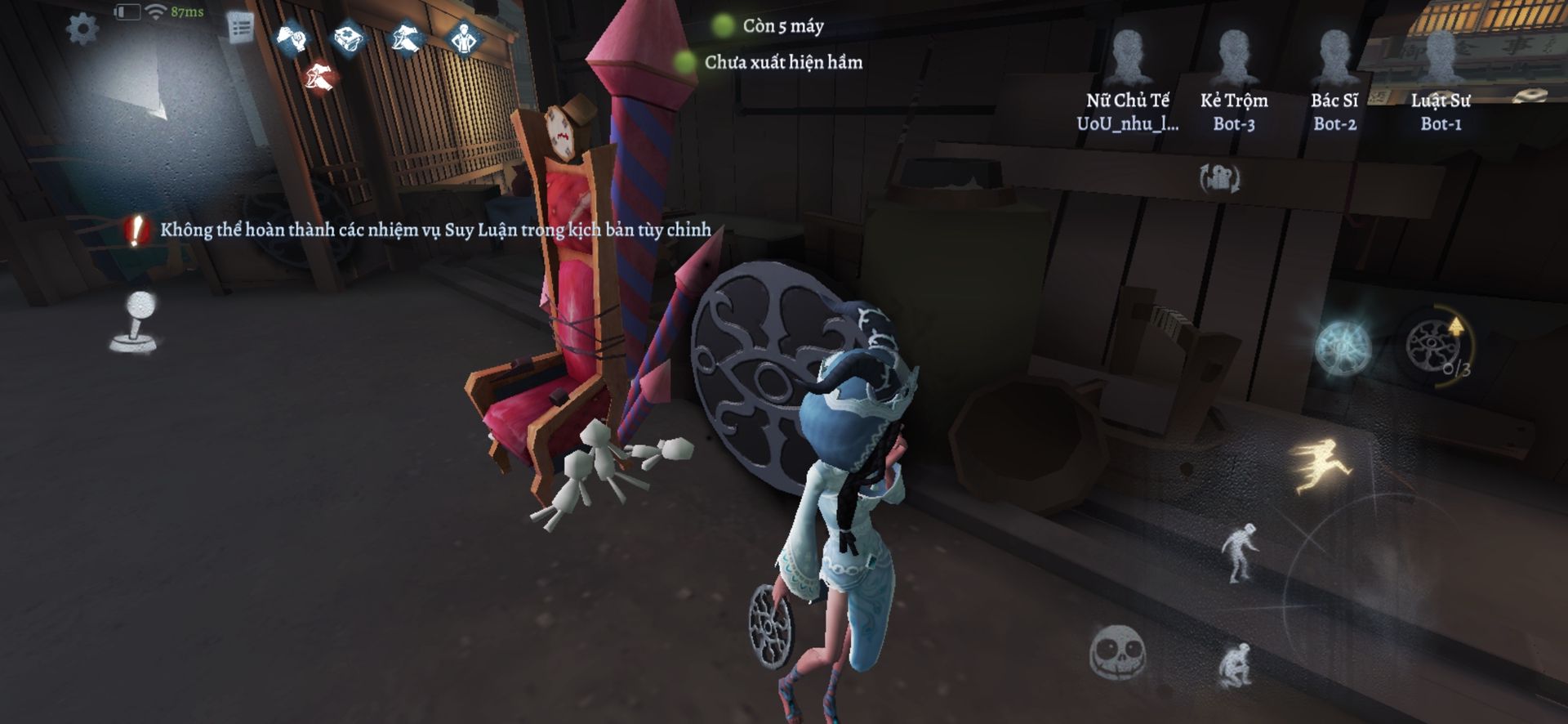The height and width of the screenshot is (724, 1568).
Task: Select the red hands-with-blade trait icon
Action: (x=320, y=78)
